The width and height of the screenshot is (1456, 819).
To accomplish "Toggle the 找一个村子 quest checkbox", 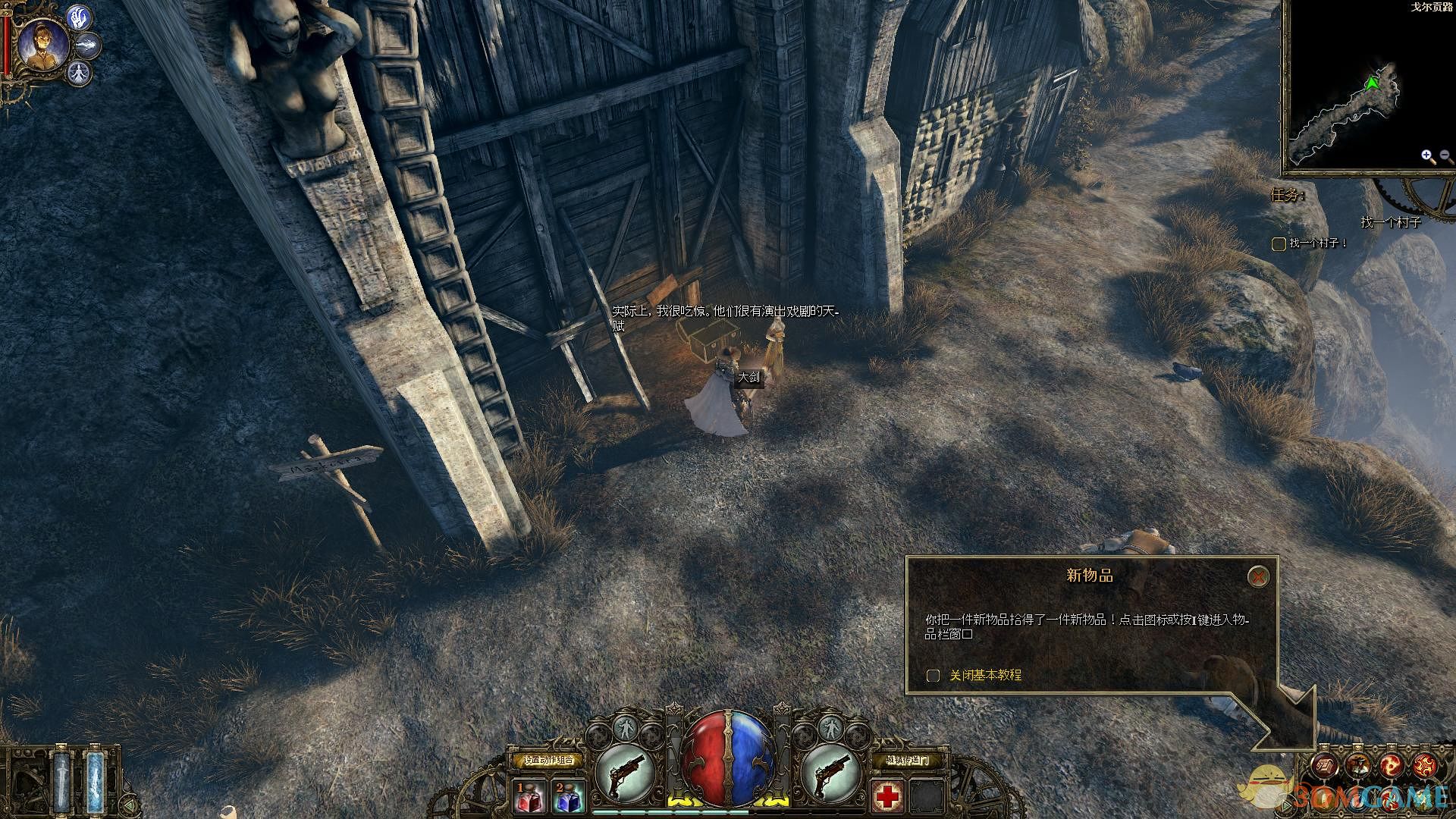I will [x=1279, y=243].
